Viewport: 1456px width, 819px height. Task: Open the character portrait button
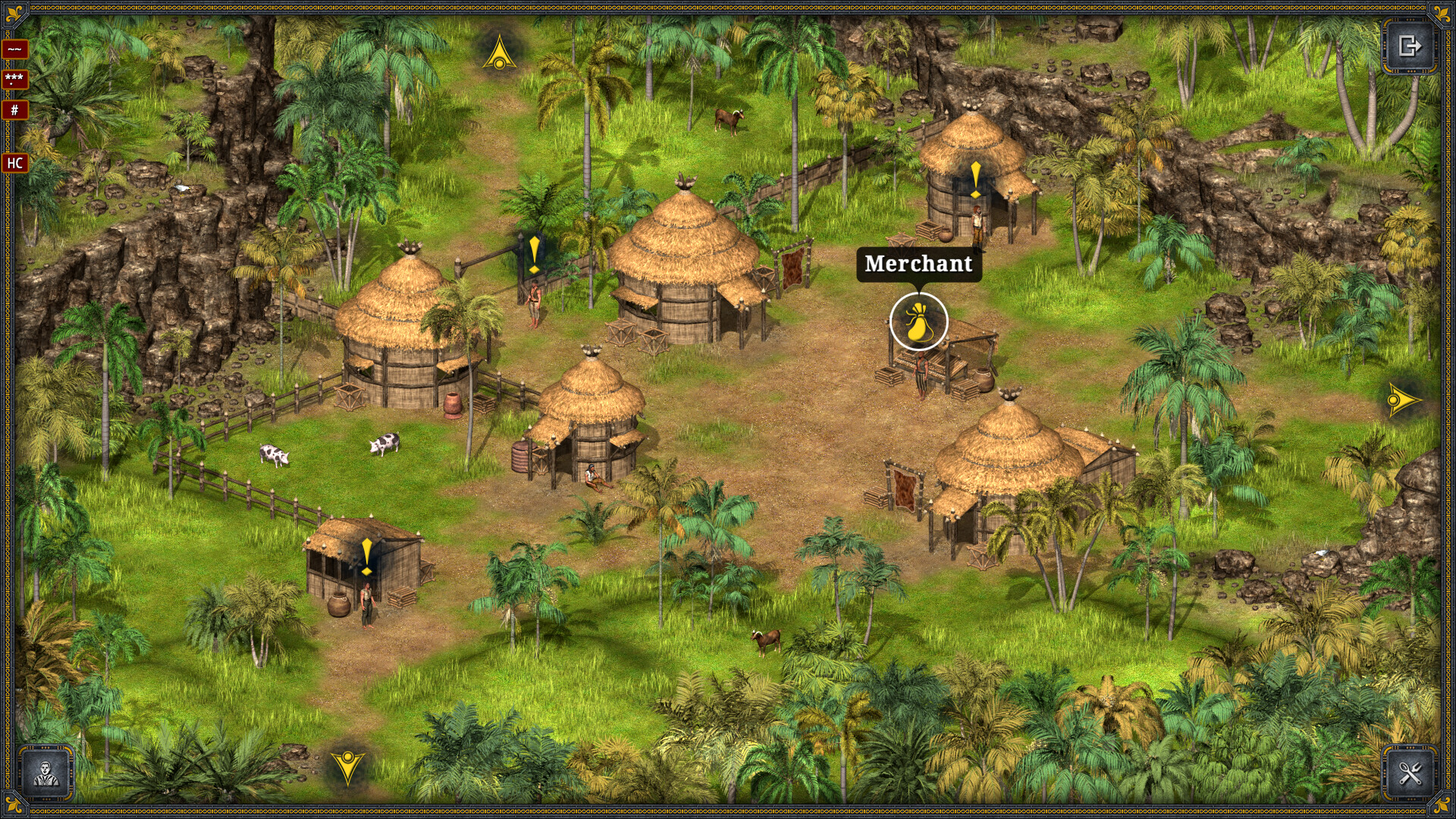coord(46,773)
